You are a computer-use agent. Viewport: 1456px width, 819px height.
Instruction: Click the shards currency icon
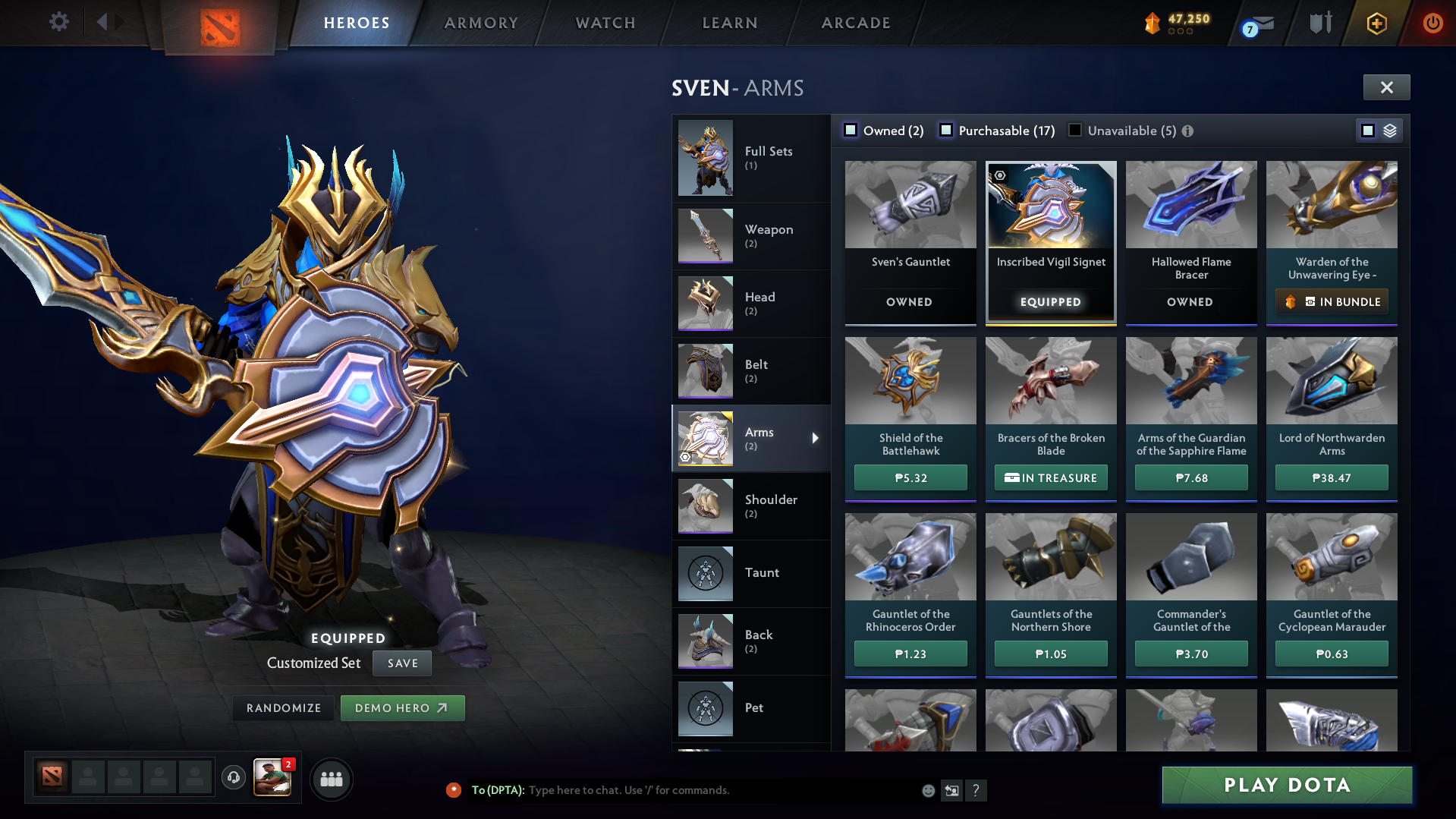[x=1152, y=23]
